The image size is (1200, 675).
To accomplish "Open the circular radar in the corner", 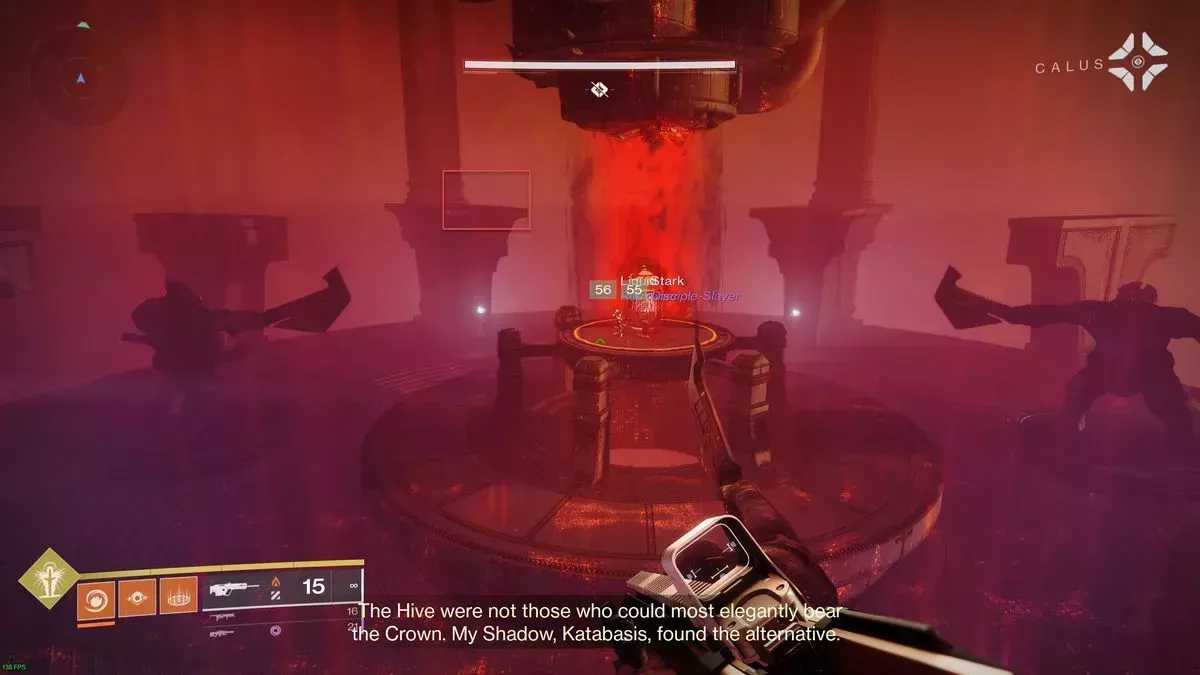I will tap(81, 76).
